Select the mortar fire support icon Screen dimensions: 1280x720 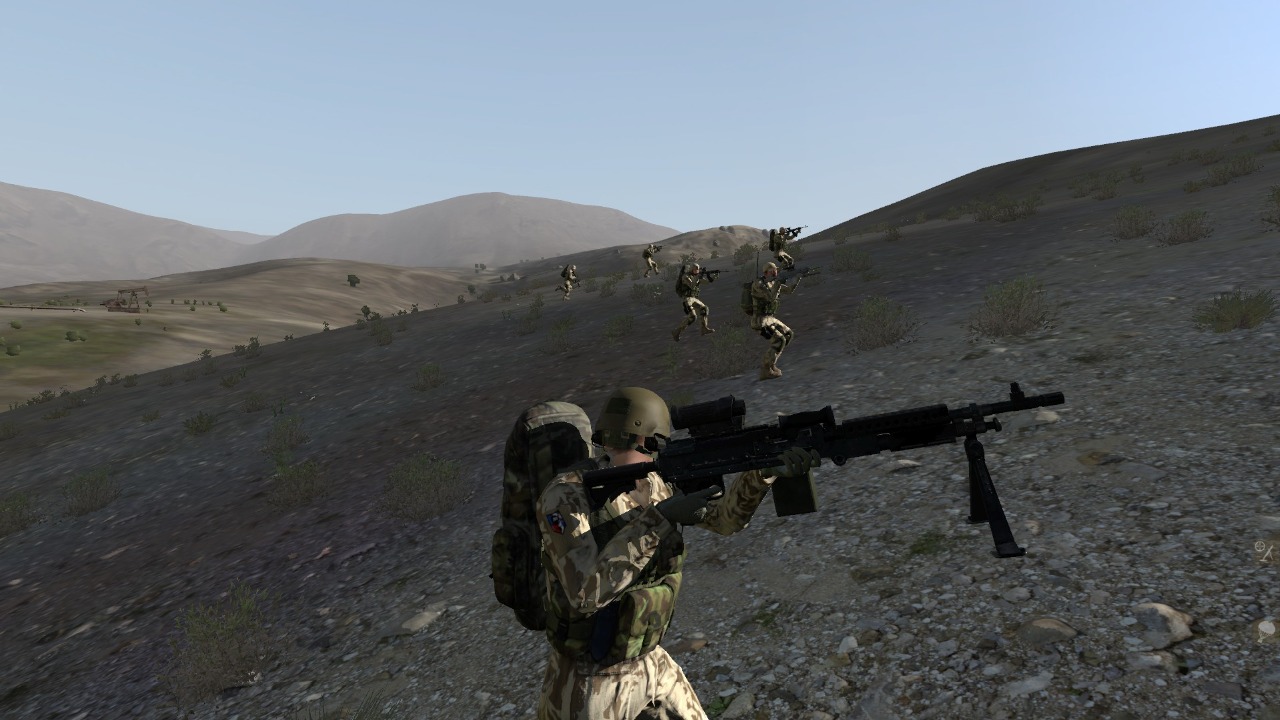[1264, 552]
